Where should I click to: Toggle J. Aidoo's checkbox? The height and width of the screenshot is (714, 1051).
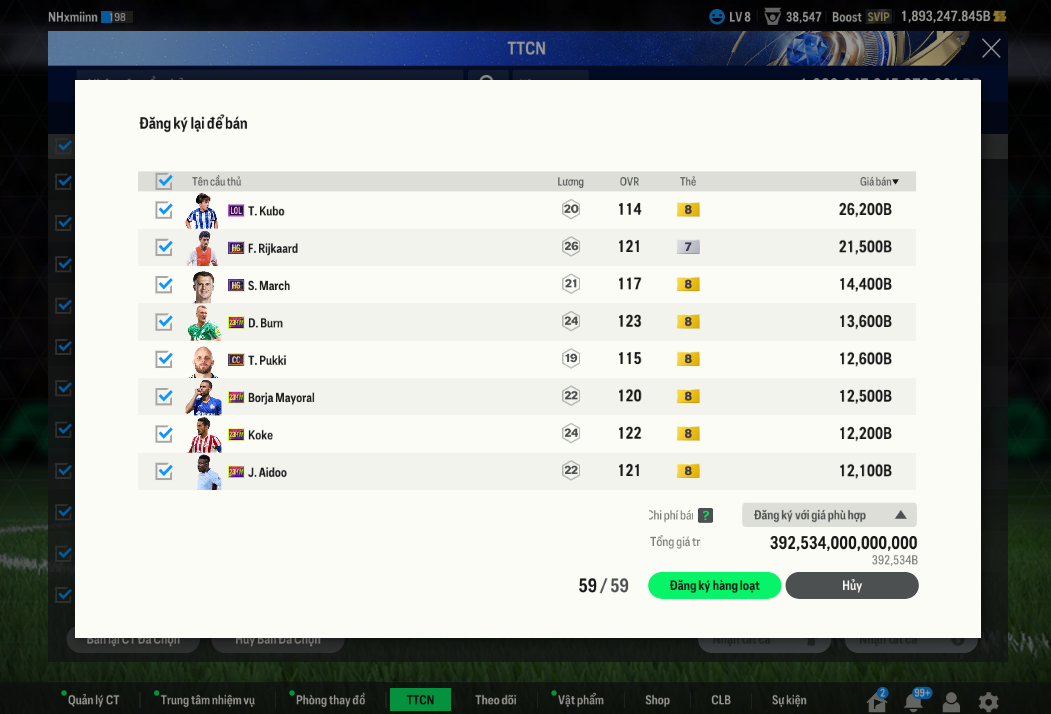[x=164, y=471]
